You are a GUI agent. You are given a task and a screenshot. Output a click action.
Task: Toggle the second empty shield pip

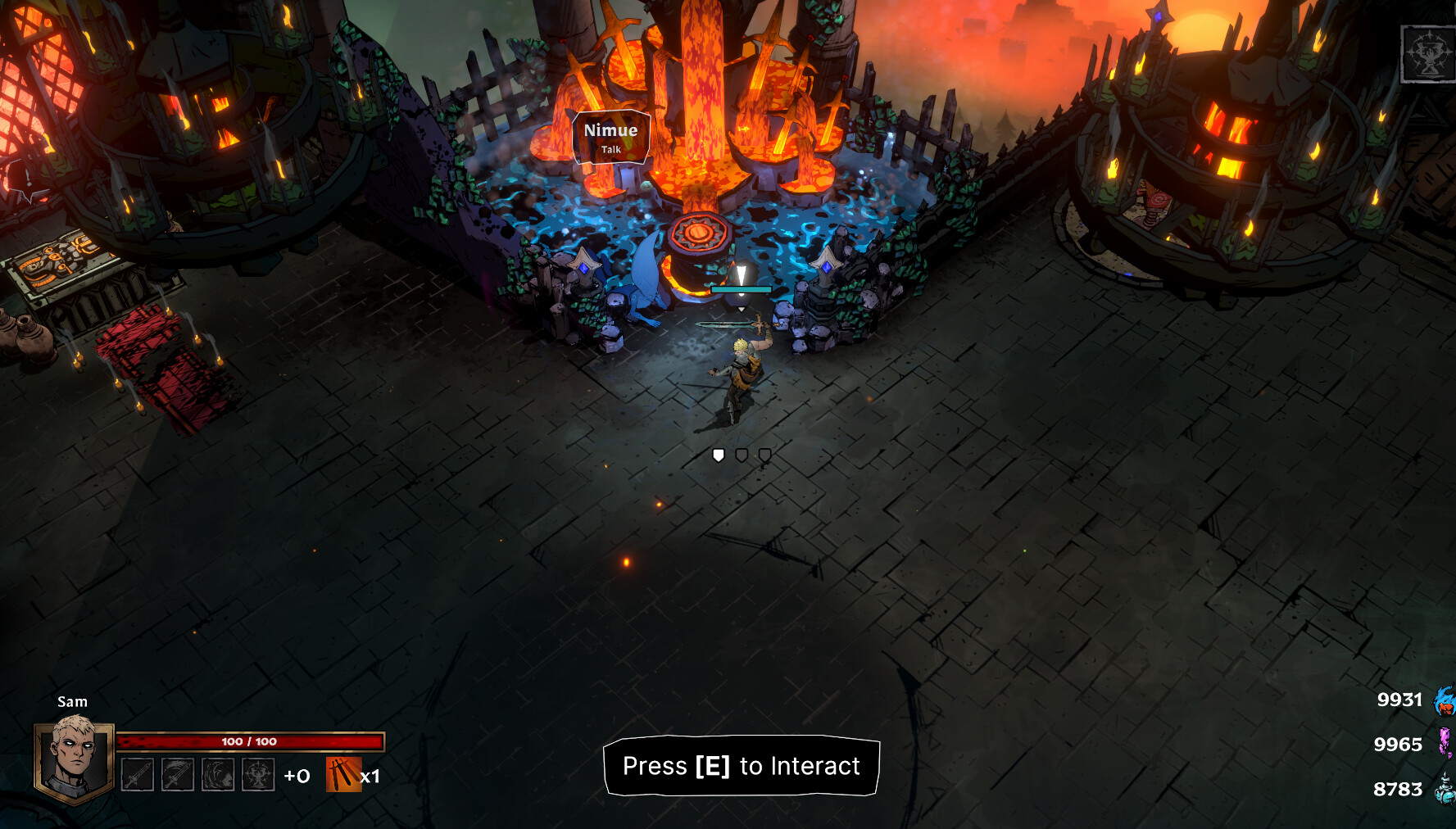coord(742,455)
